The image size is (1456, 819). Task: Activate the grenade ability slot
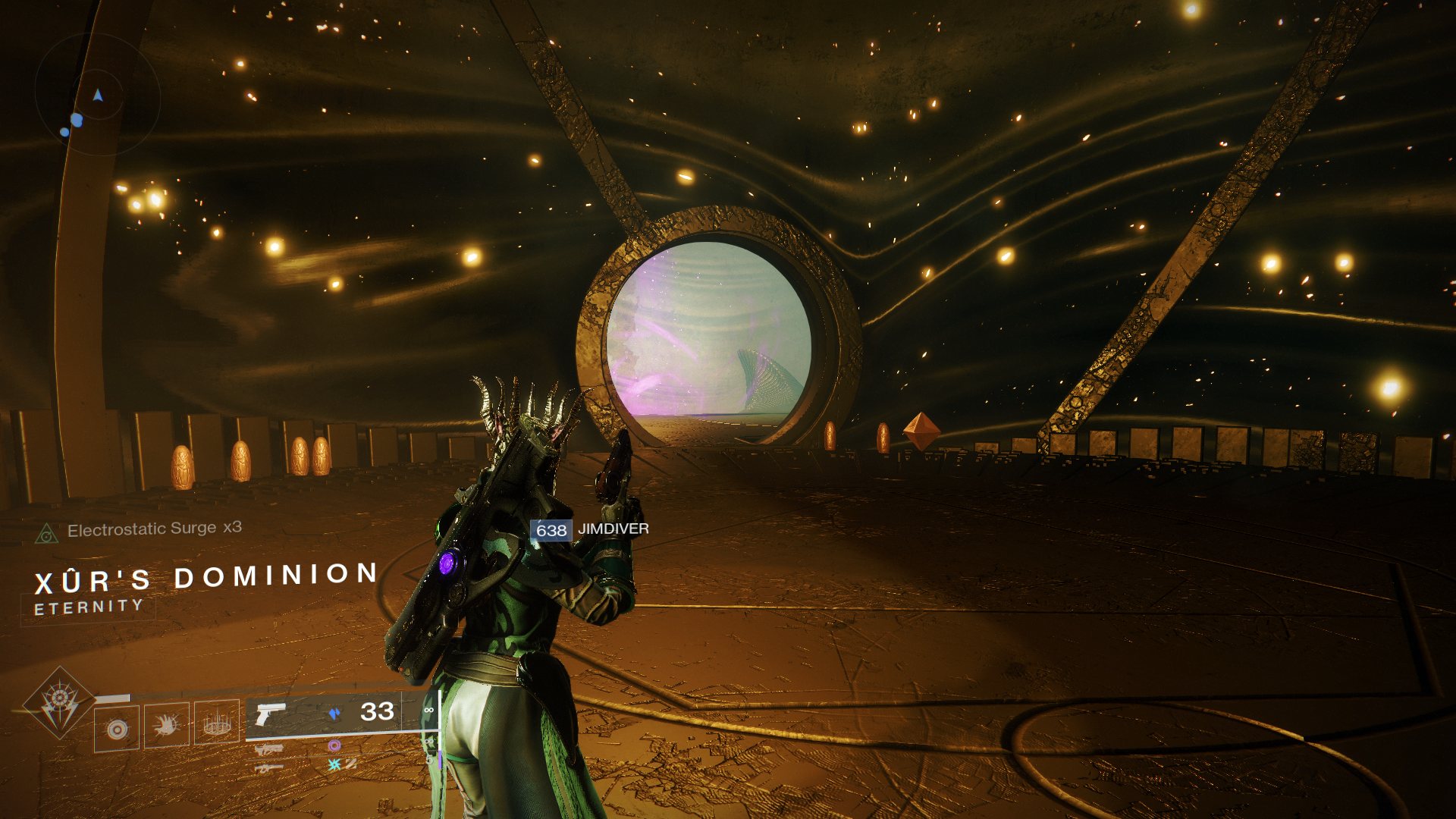point(117,729)
